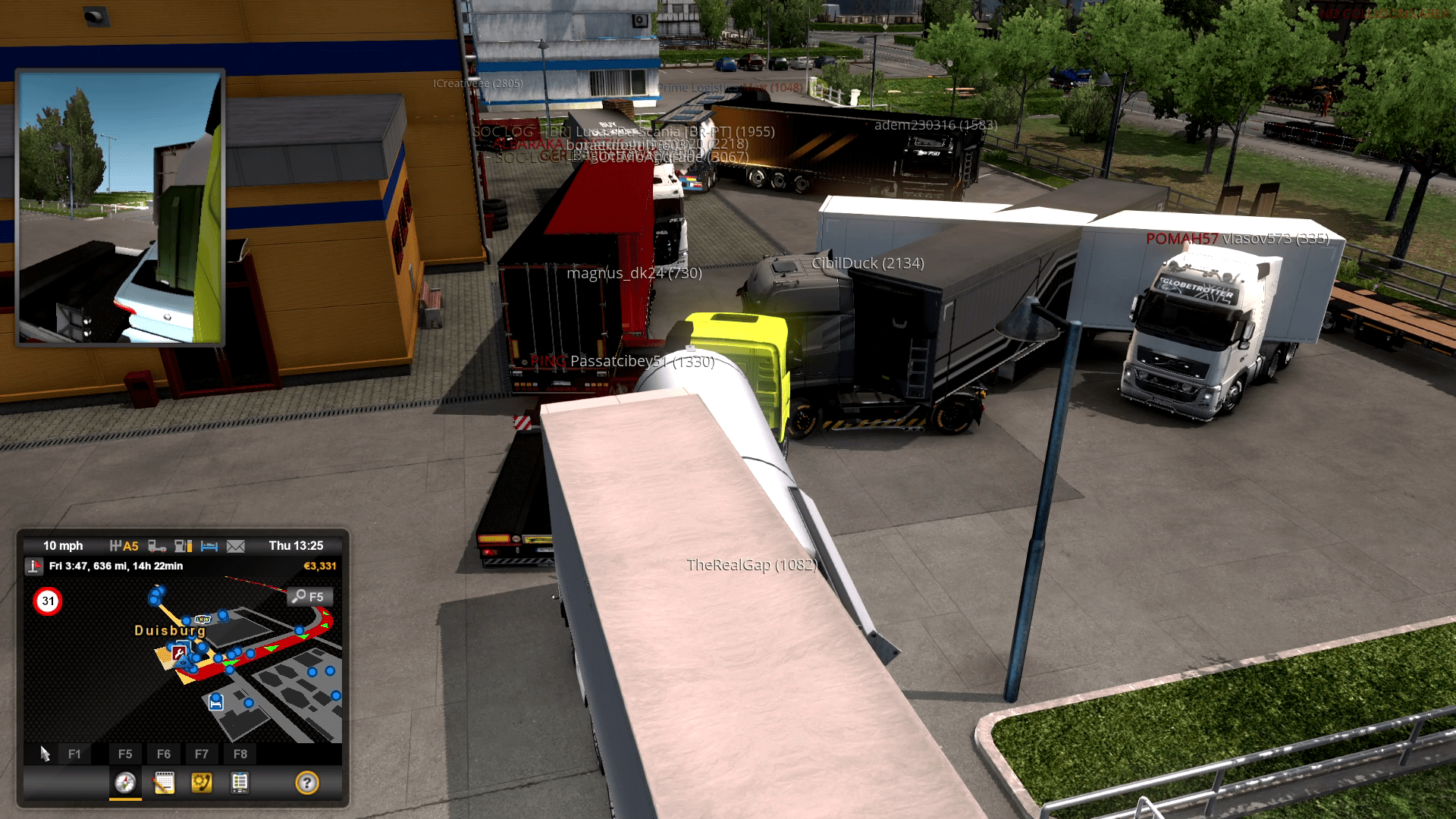Click the question mark help icon
Viewport: 1456px width, 819px height.
point(308,782)
